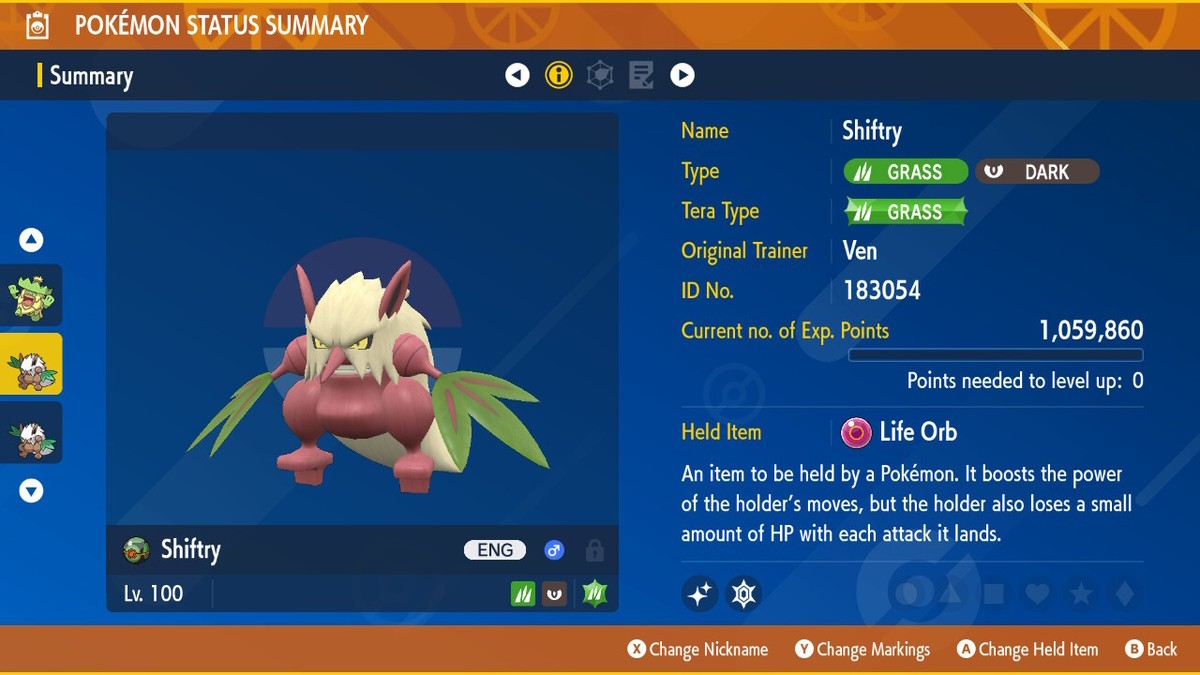
Task: Open the moves and memo tab
Action: pyautogui.click(x=641, y=75)
